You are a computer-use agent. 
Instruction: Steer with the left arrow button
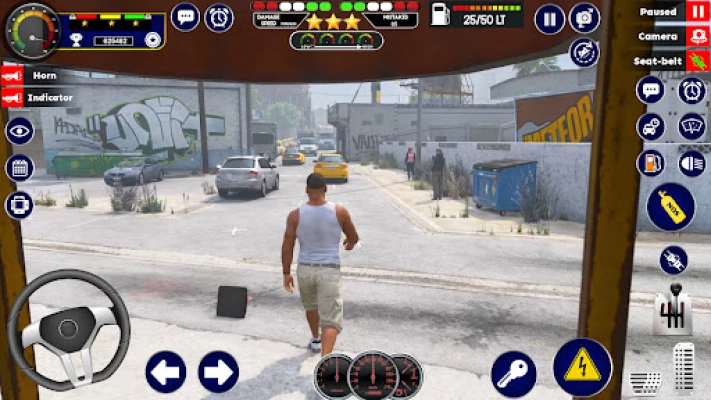(166, 372)
